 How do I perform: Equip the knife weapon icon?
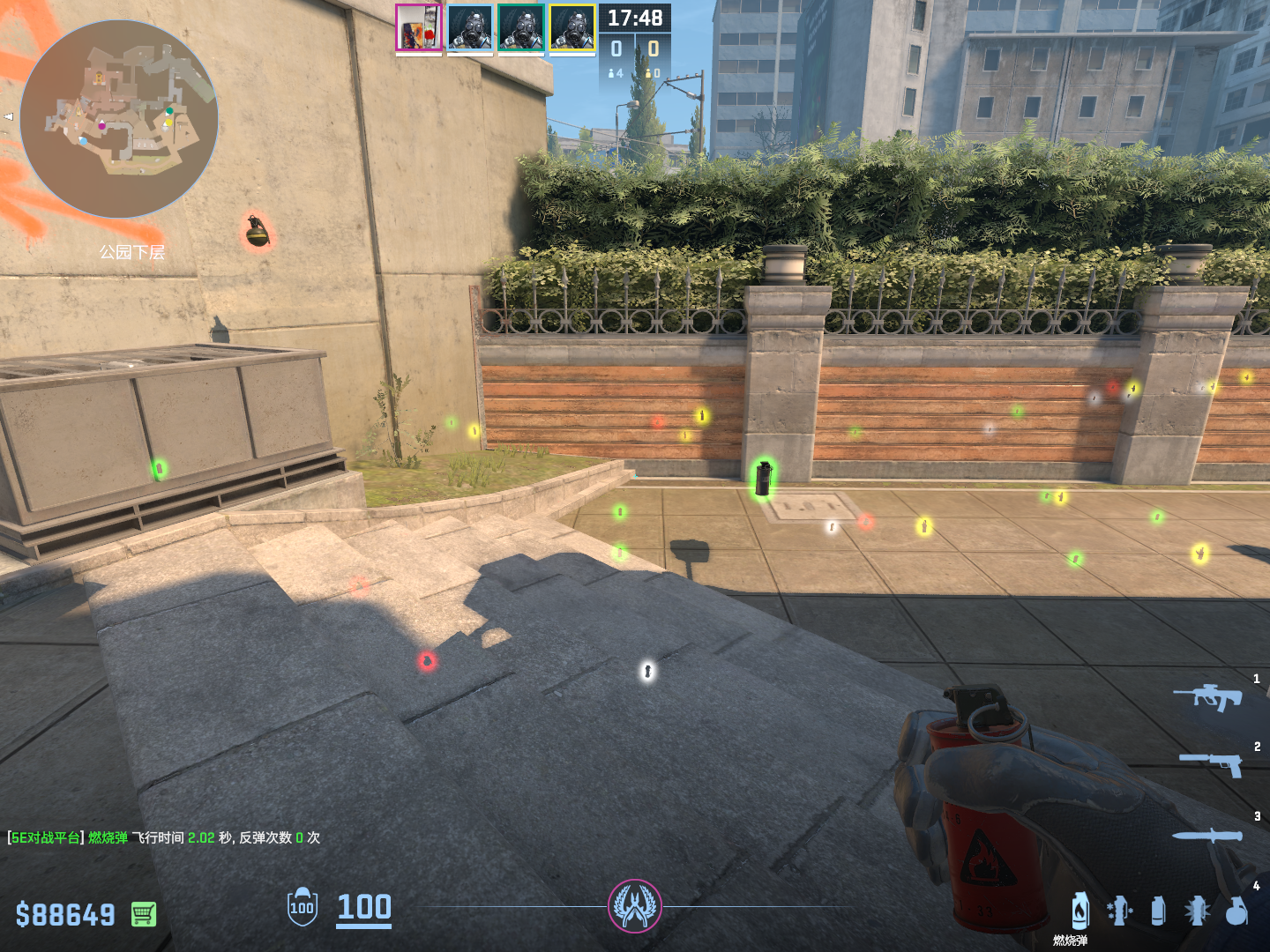(1207, 835)
